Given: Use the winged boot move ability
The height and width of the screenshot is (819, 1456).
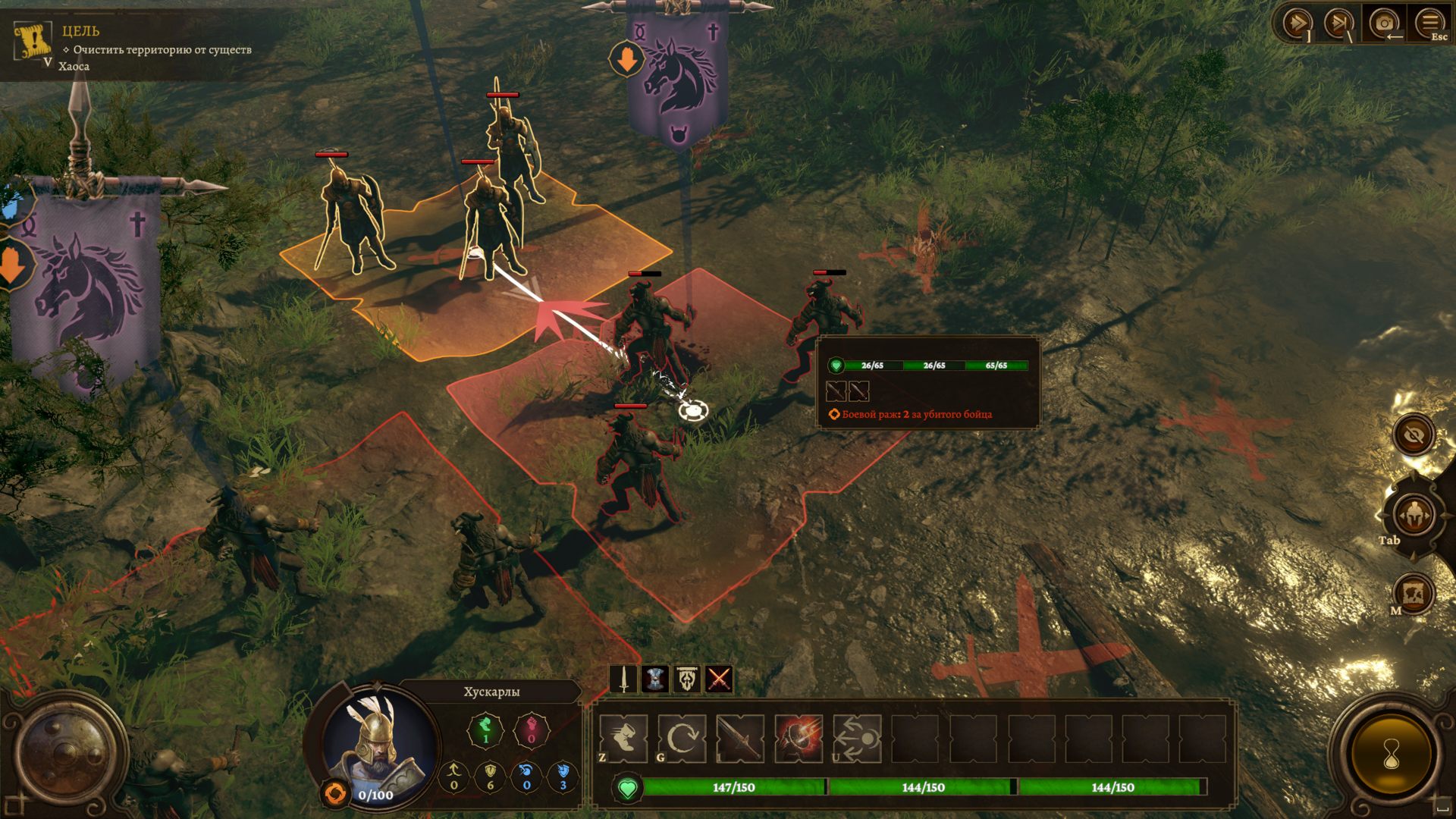Looking at the screenshot, I should pyautogui.click(x=623, y=738).
